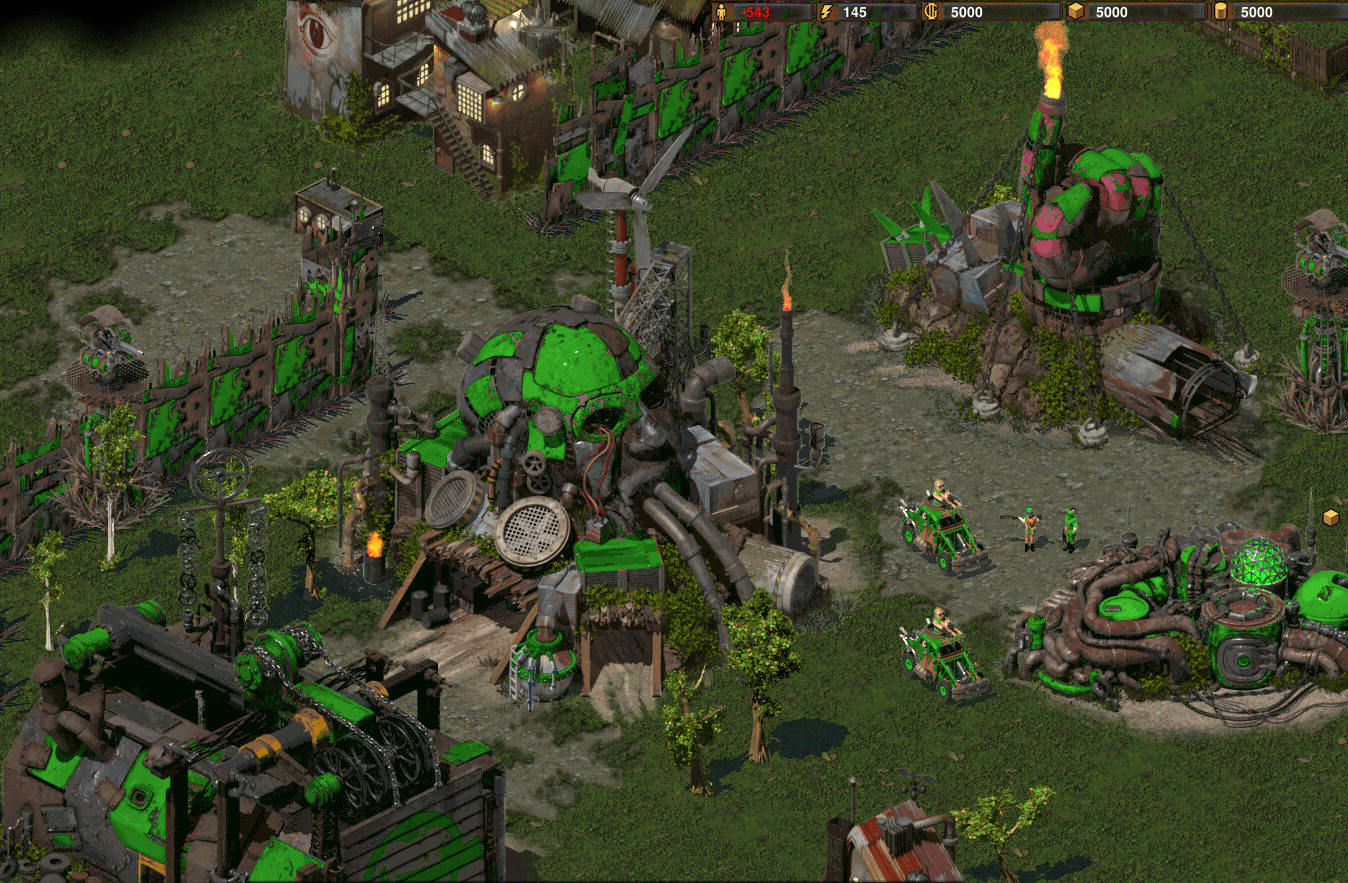
Task: Click the population figure icon in top bar
Action: click(721, 12)
